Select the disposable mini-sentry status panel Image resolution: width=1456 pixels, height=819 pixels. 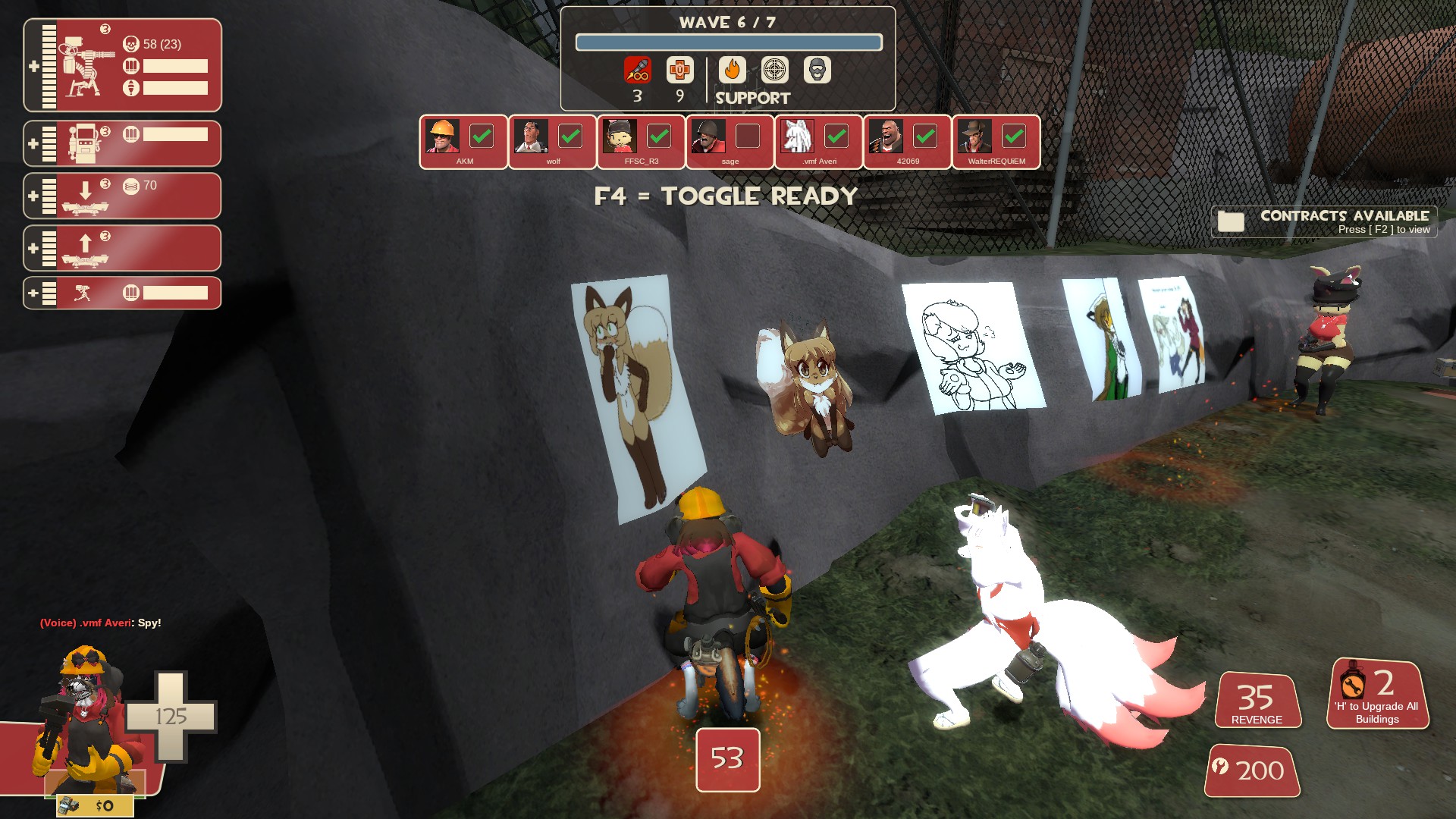click(122, 293)
